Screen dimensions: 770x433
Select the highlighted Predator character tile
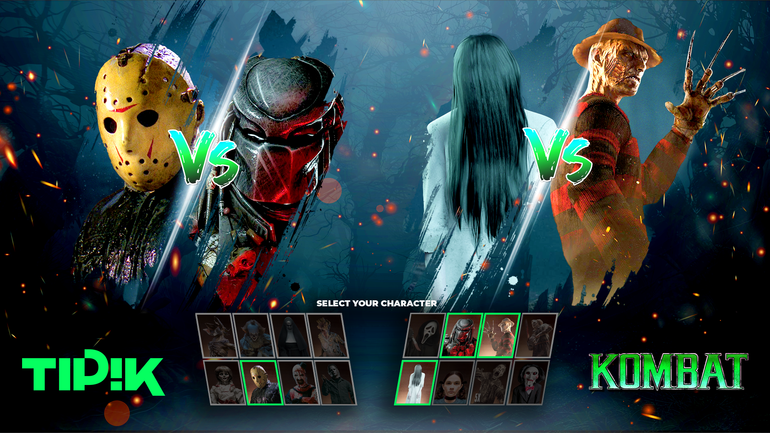(461, 336)
